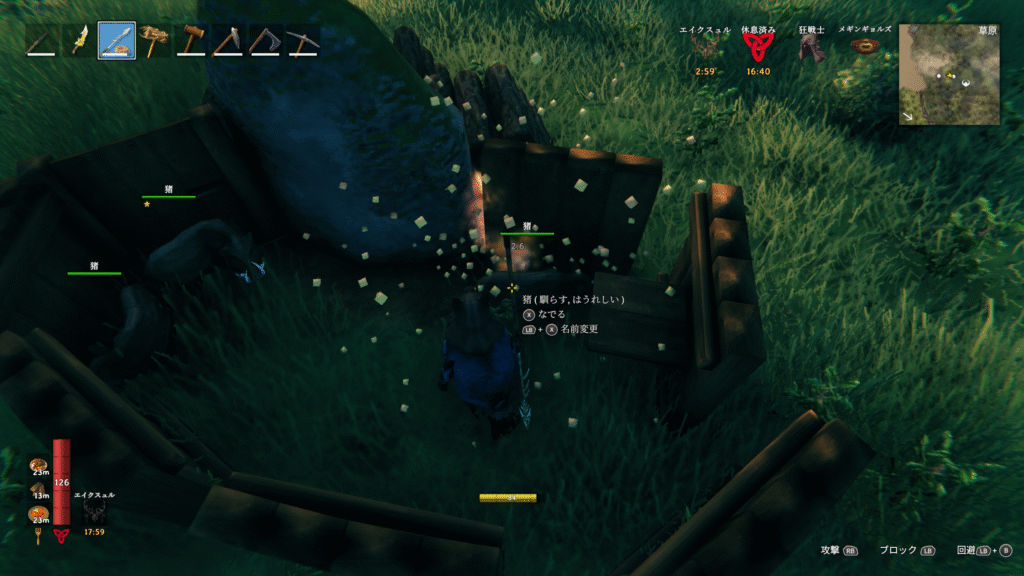Screen dimensions: 1024x576
Task: Inspect the red 休息済み rested buff icon
Action: [758, 48]
